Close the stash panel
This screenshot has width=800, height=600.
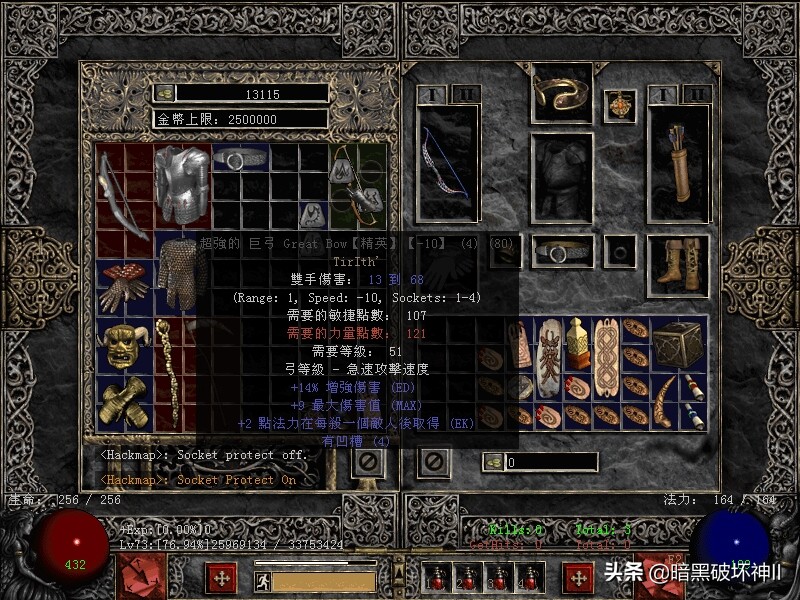coord(368,462)
